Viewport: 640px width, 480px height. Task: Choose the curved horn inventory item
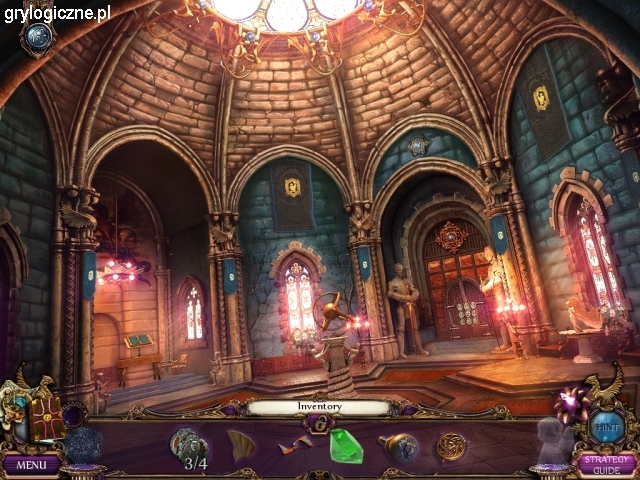(241, 445)
